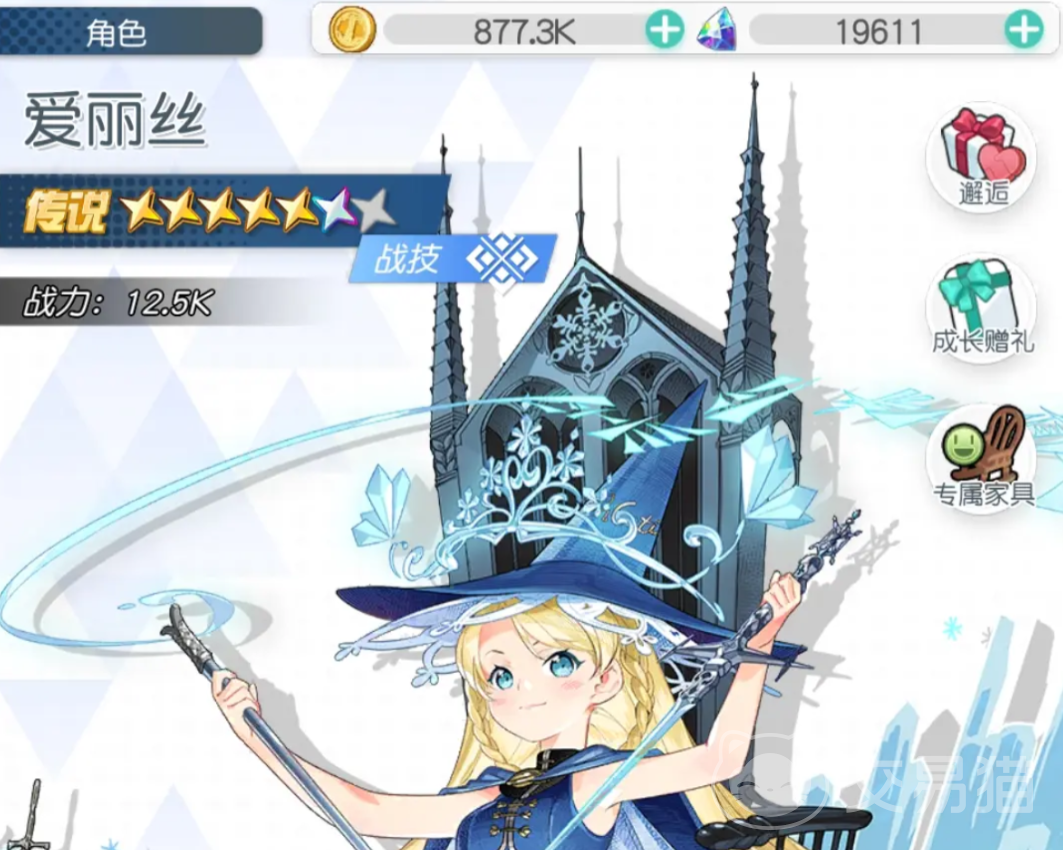View the 传说 star rank details
1063x850 pixels.
tap(210, 210)
